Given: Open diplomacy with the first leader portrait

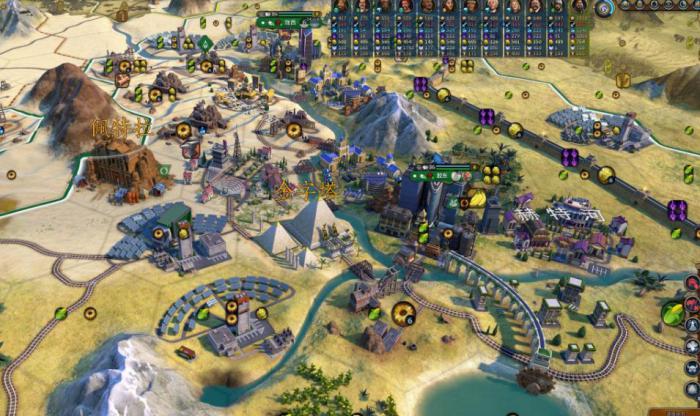Looking at the screenshot, I should 340,6.
